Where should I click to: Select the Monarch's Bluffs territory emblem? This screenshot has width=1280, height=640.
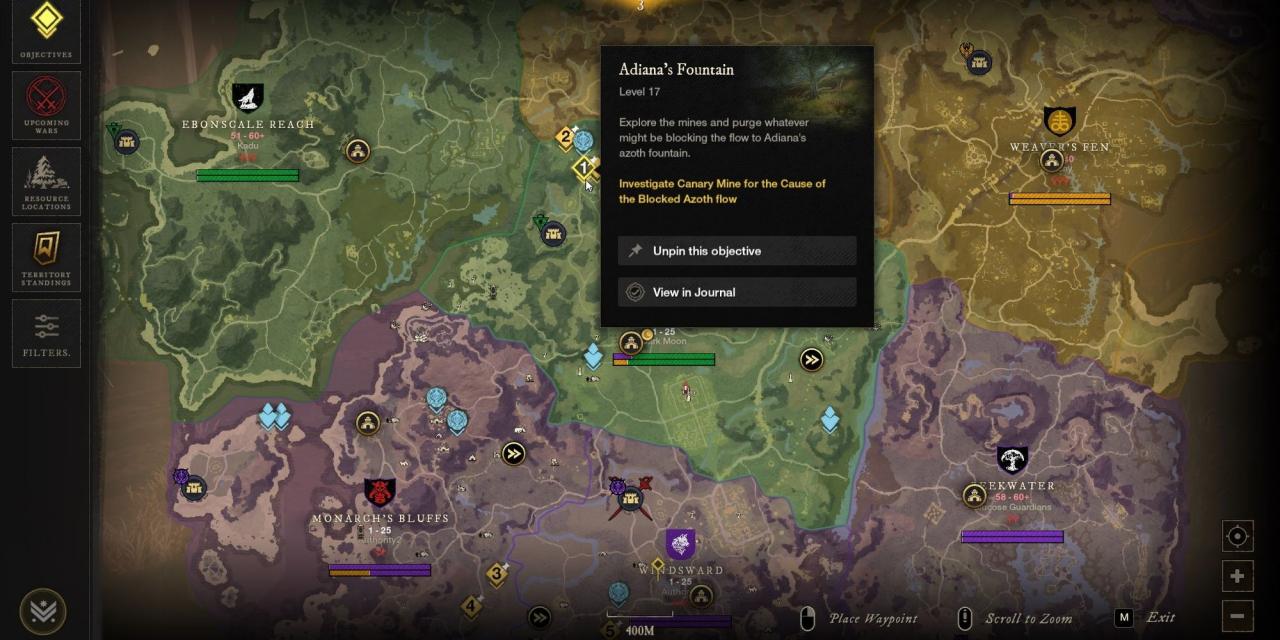(x=379, y=492)
